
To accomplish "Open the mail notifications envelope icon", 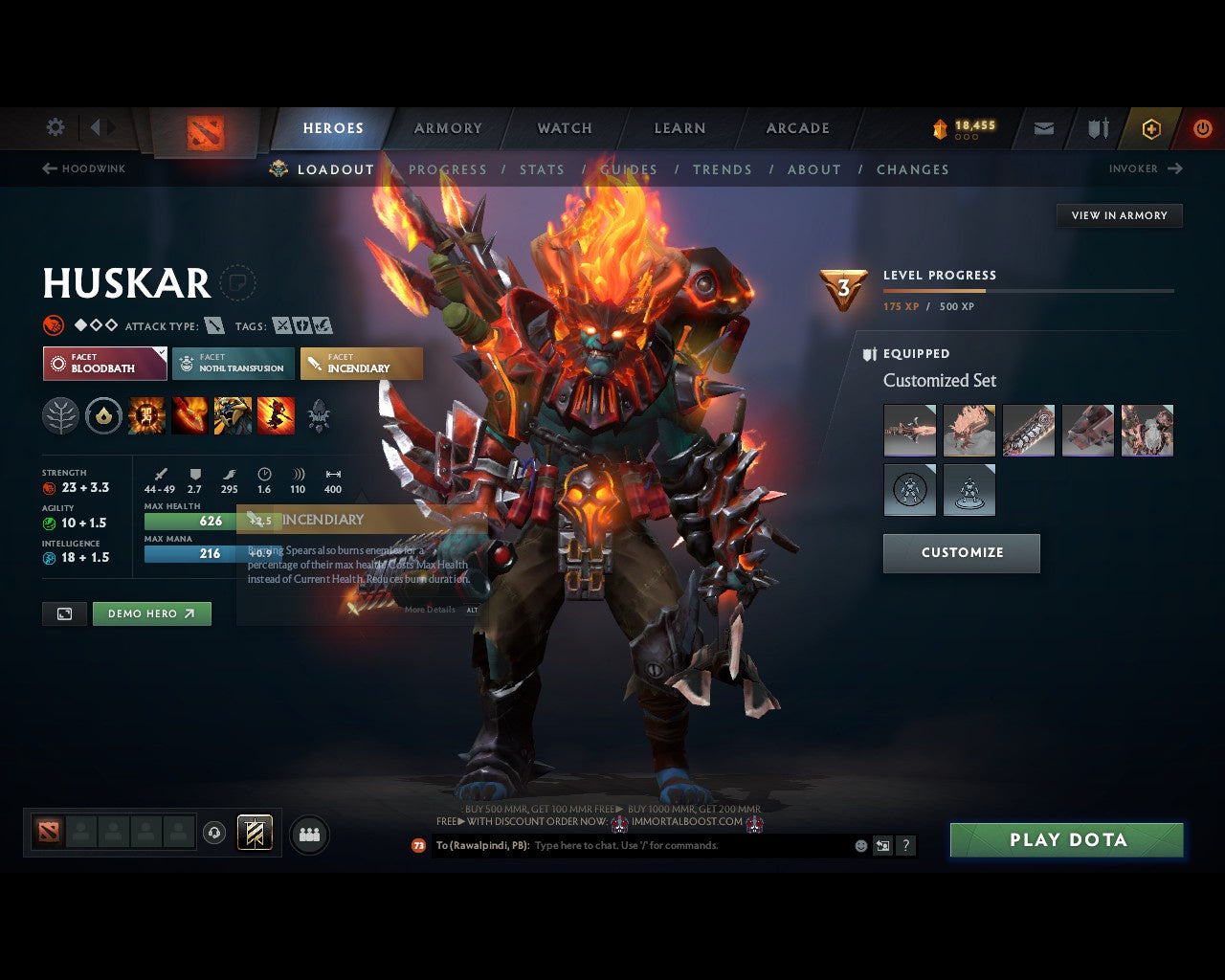I will pyautogui.click(x=1043, y=128).
